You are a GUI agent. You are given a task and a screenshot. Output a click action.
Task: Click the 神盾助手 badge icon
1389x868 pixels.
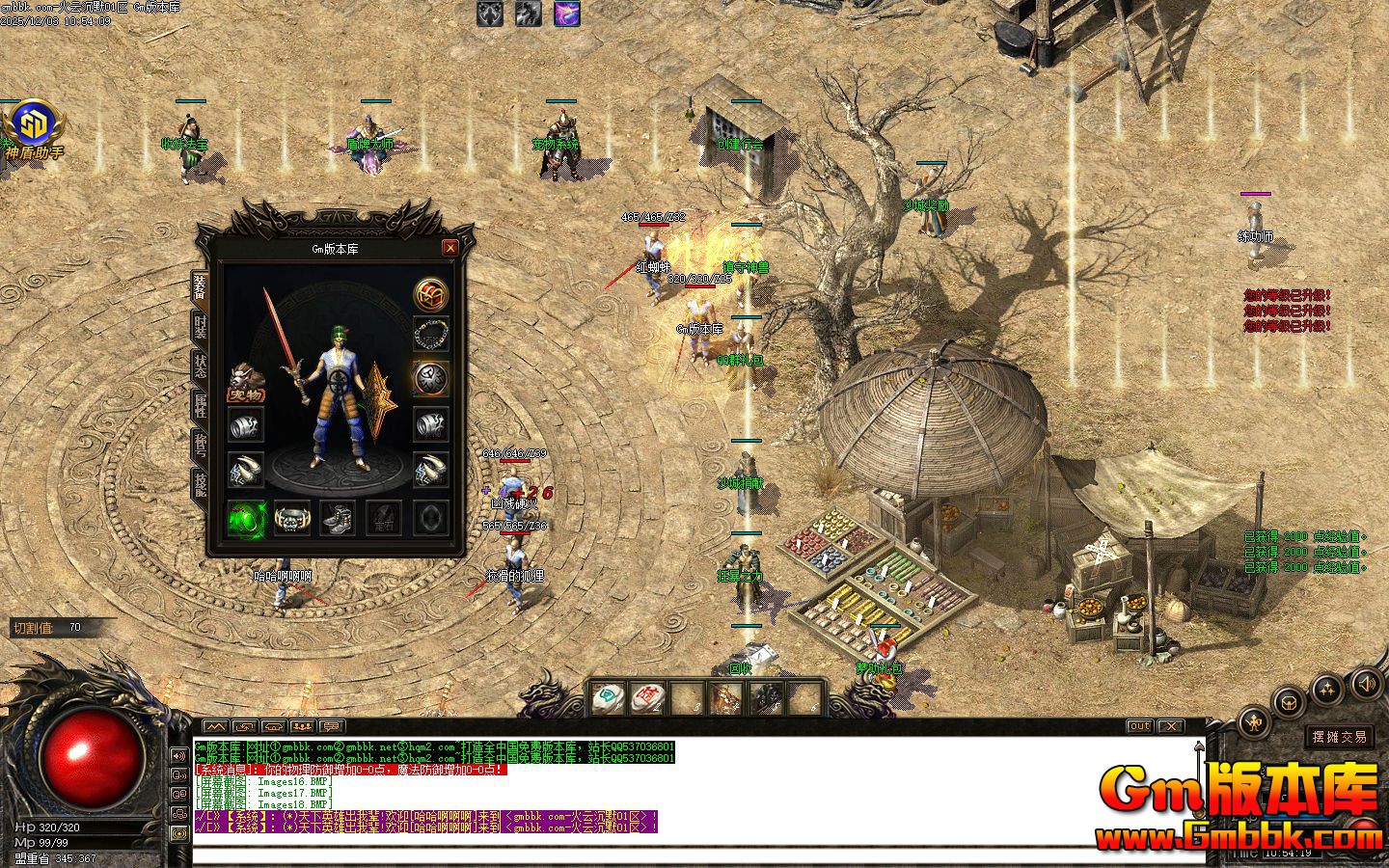coord(35,123)
